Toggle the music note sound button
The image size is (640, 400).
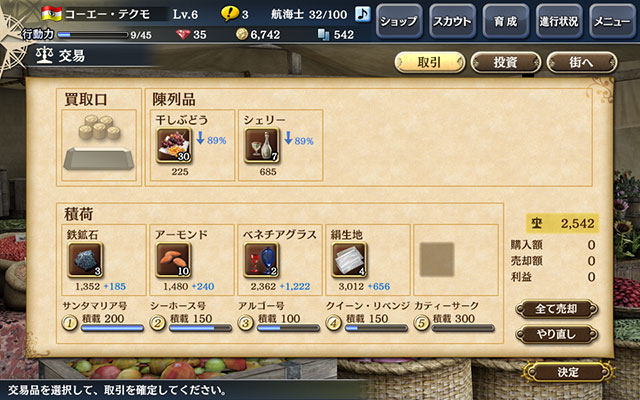pos(362,14)
